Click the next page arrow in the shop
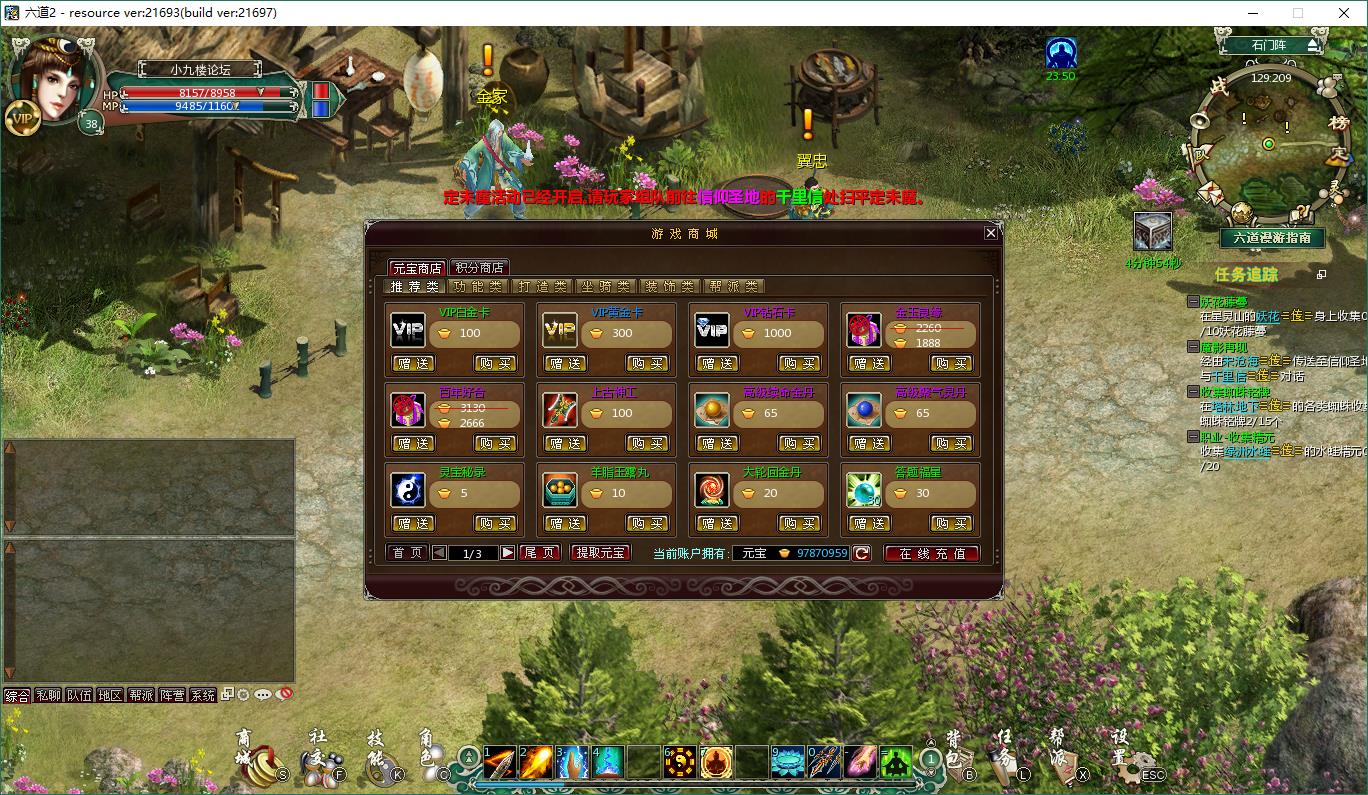The image size is (1368, 795). point(508,551)
